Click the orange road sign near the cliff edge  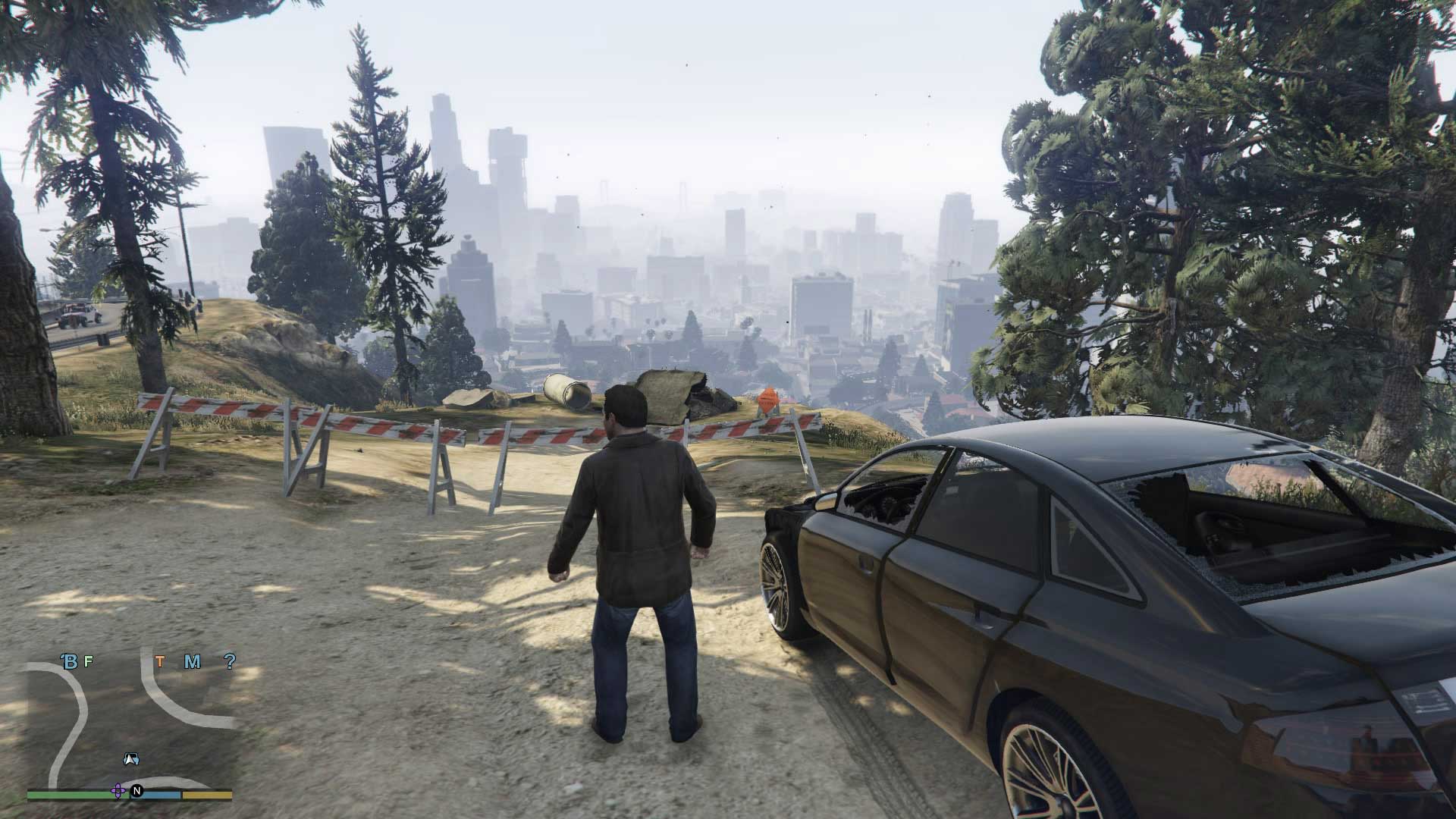768,400
